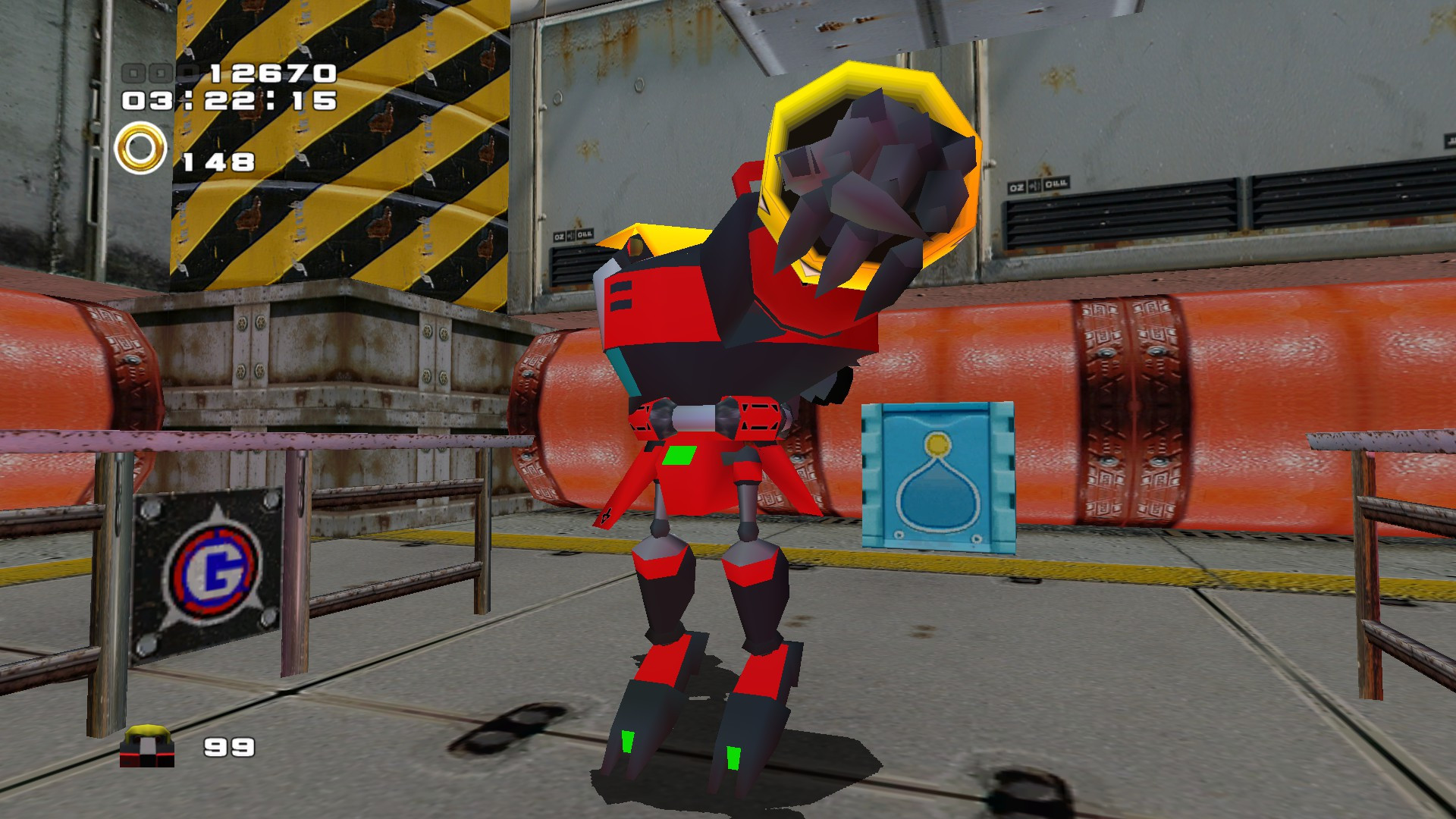Click the robot's green chest panel light
The width and height of the screenshot is (1456, 819).
click(x=680, y=455)
